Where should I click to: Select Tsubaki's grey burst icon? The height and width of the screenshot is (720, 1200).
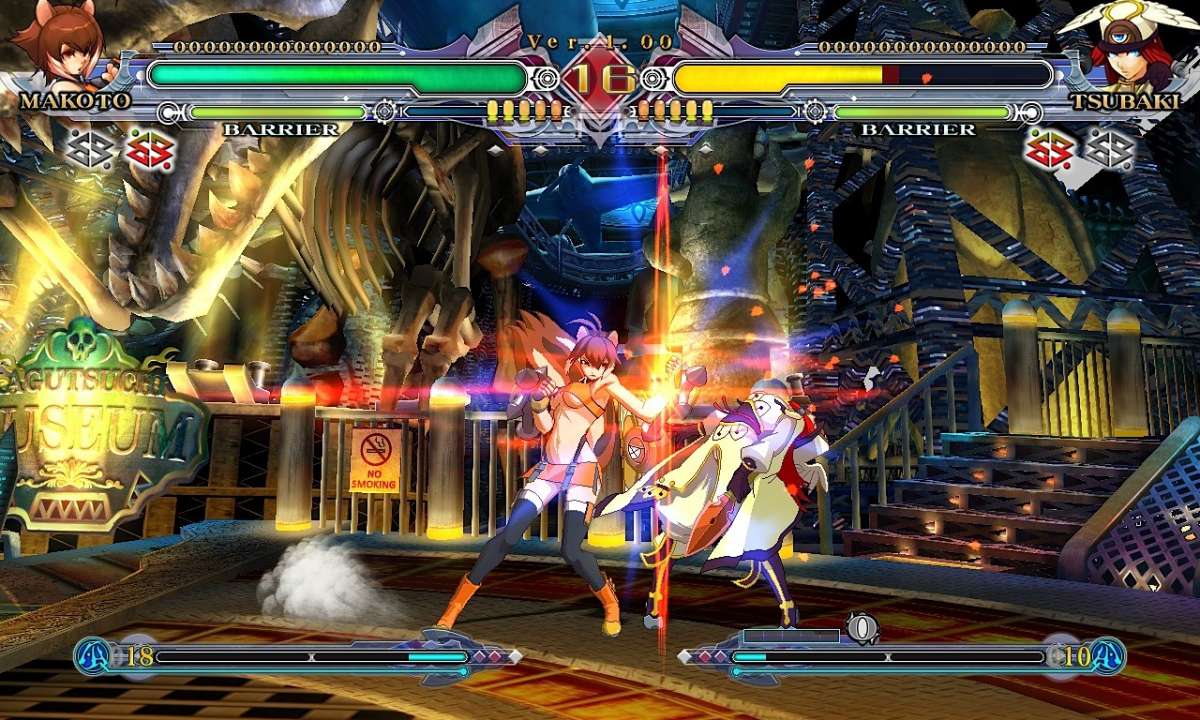(x=1109, y=149)
